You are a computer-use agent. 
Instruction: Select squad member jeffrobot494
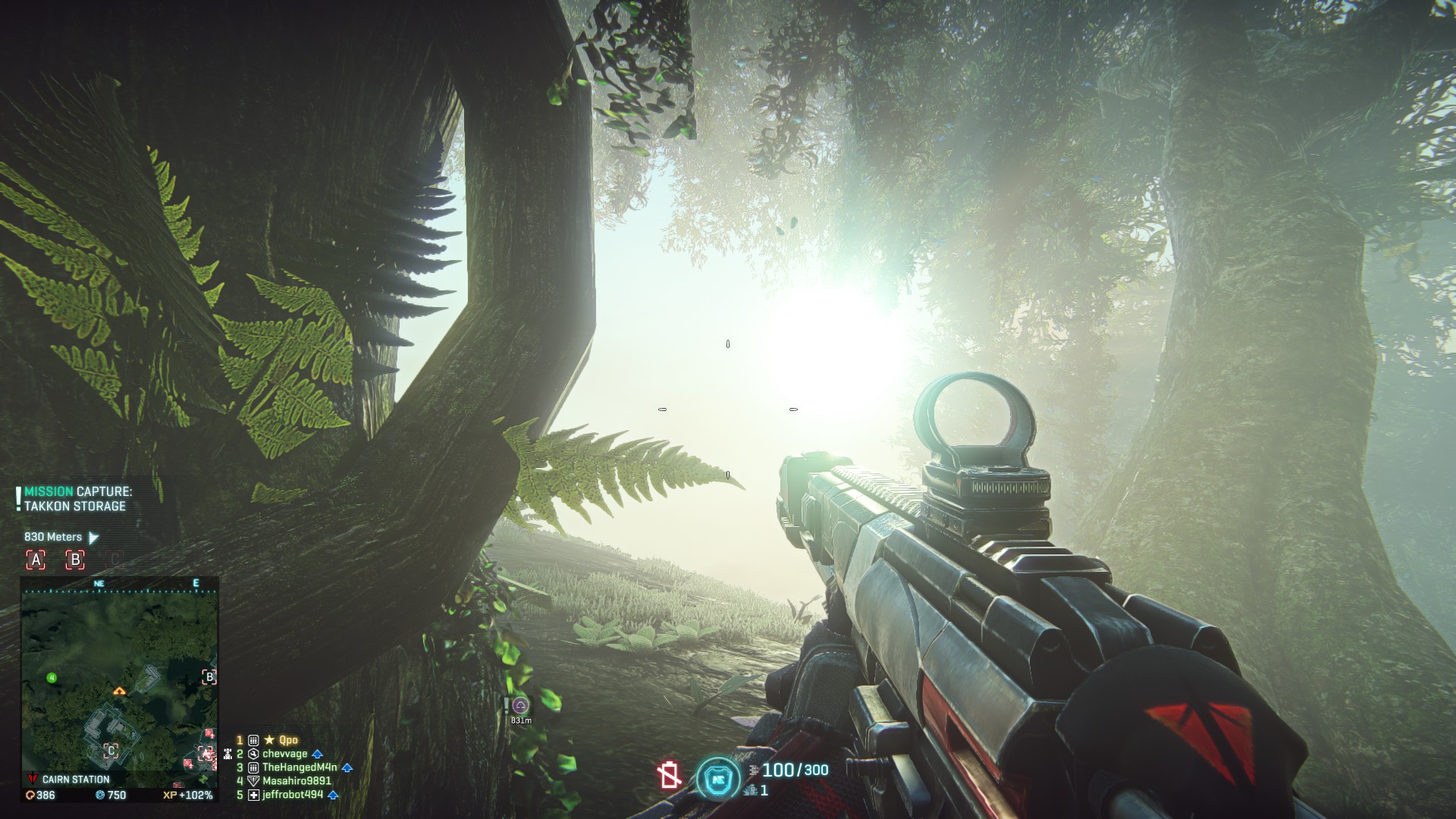293,795
